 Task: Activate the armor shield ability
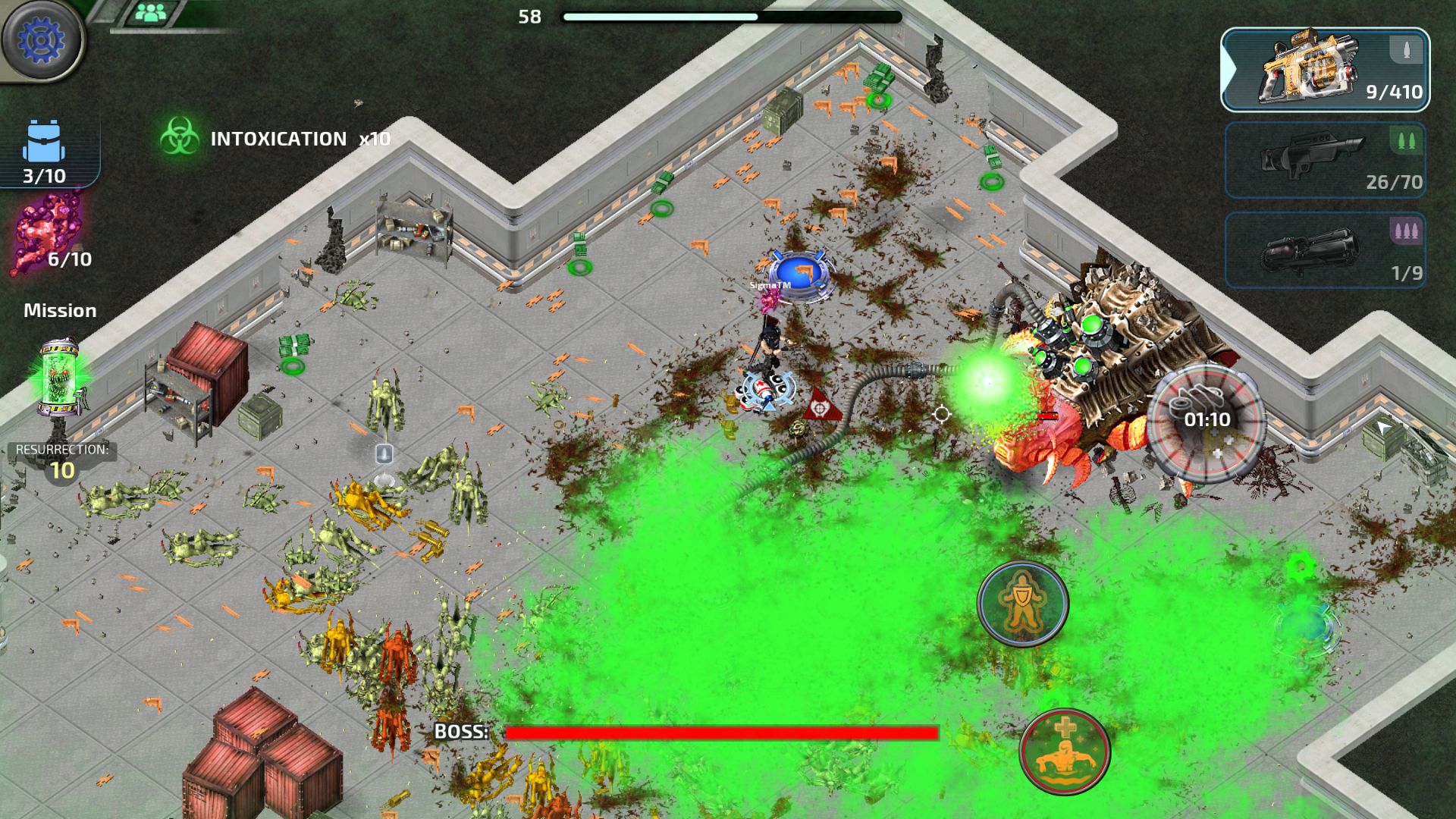[x=1022, y=604]
